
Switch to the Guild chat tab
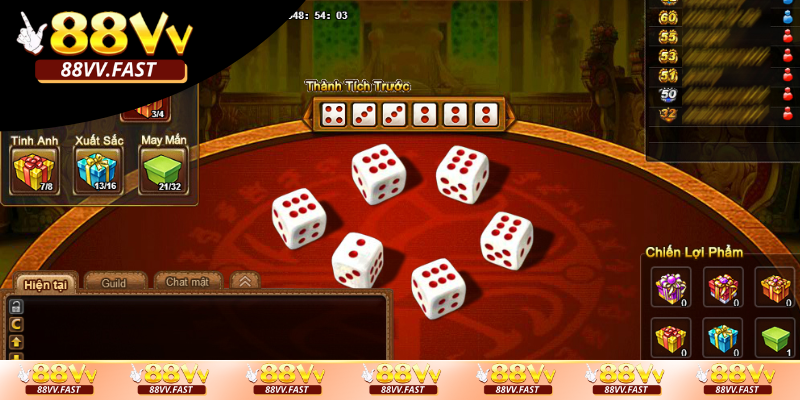pyautogui.click(x=114, y=283)
